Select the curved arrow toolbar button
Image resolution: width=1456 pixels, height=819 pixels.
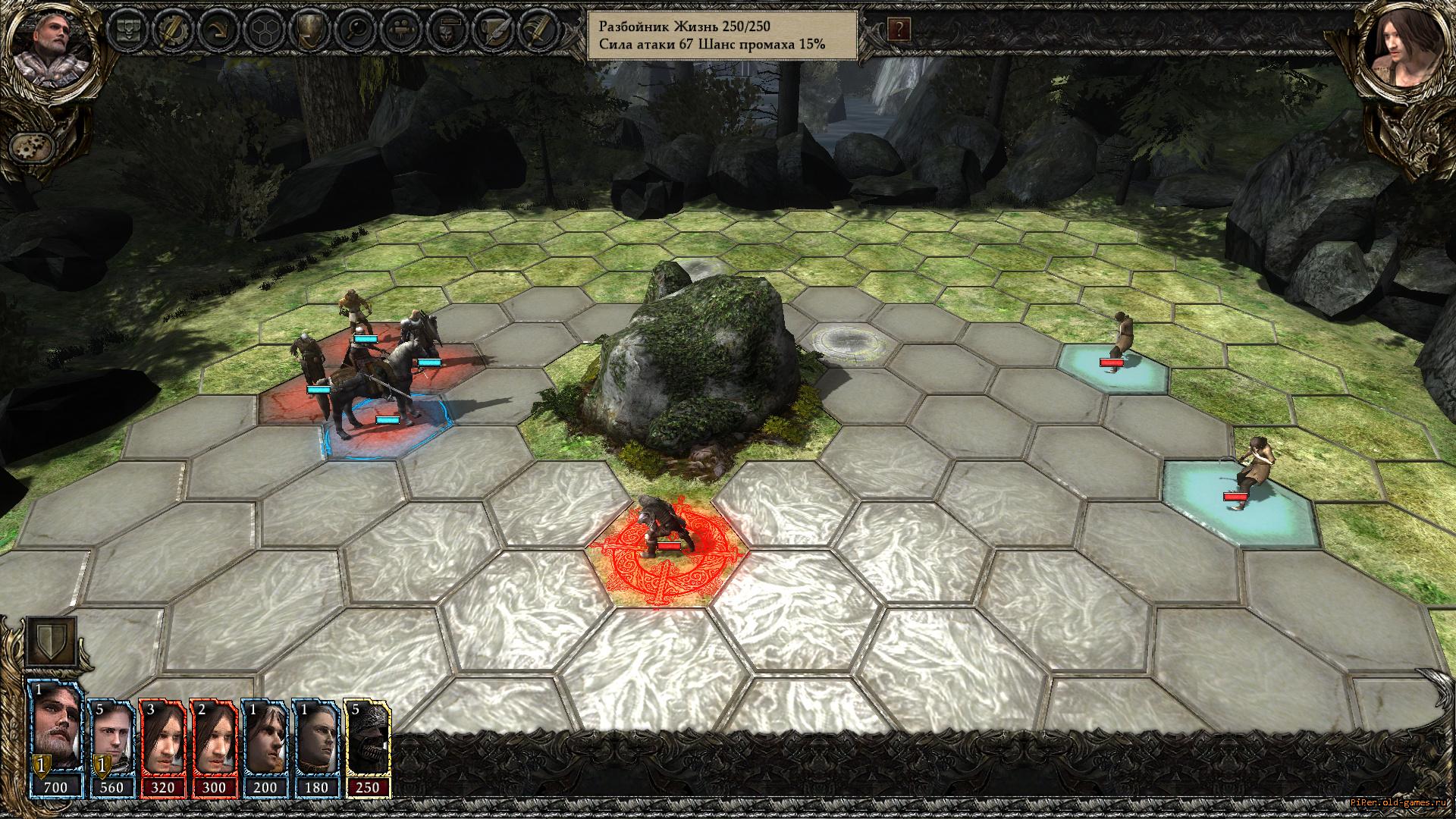pyautogui.click(x=220, y=30)
